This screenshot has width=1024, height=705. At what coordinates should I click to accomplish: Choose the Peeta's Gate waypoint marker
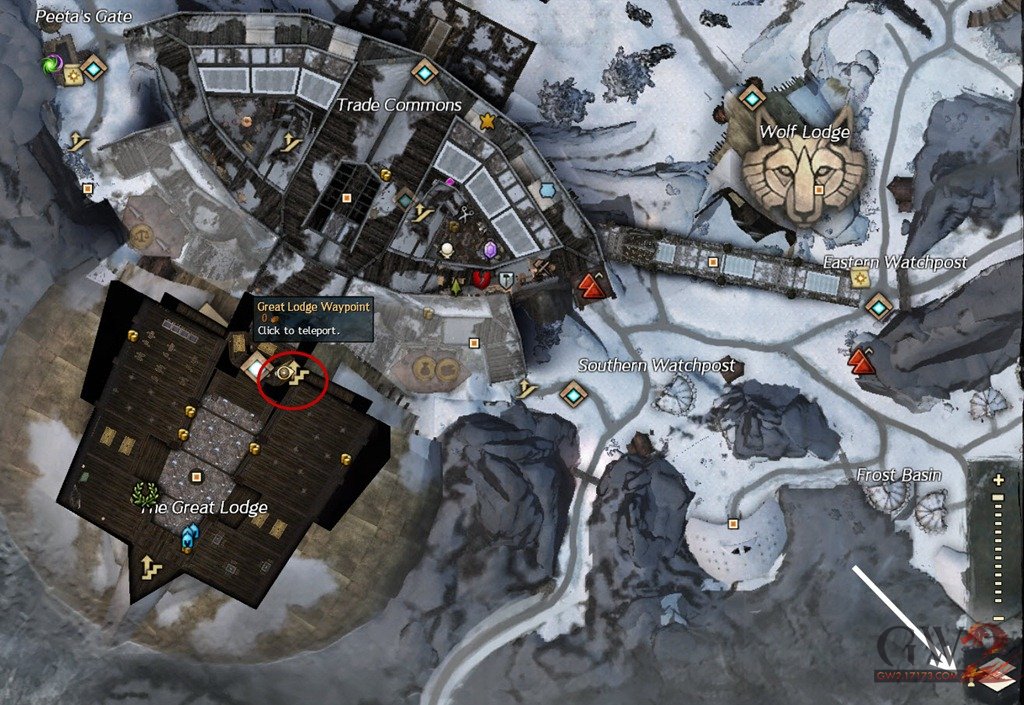pyautogui.click(x=94, y=68)
